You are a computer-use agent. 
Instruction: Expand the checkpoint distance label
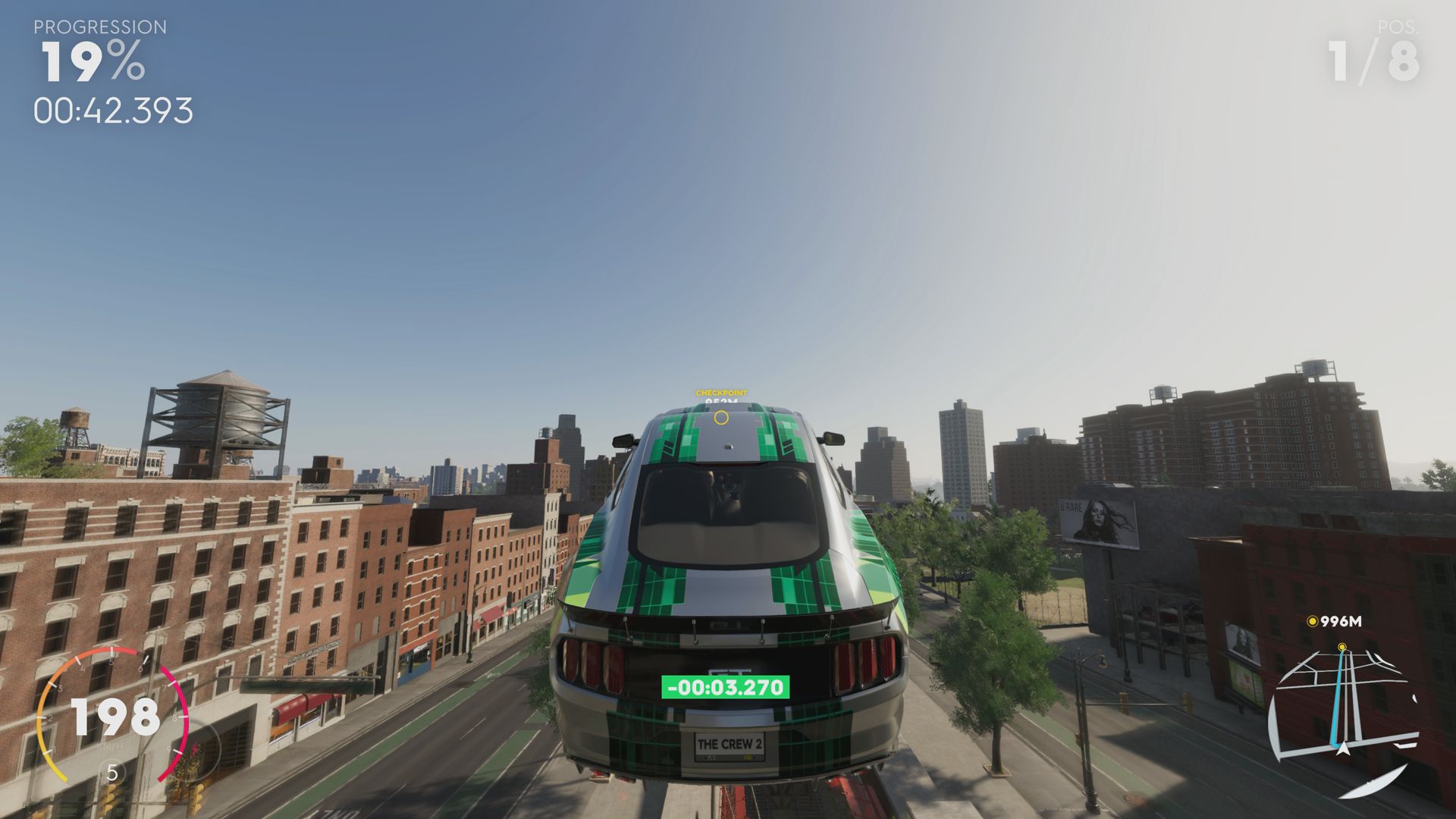coord(721,401)
